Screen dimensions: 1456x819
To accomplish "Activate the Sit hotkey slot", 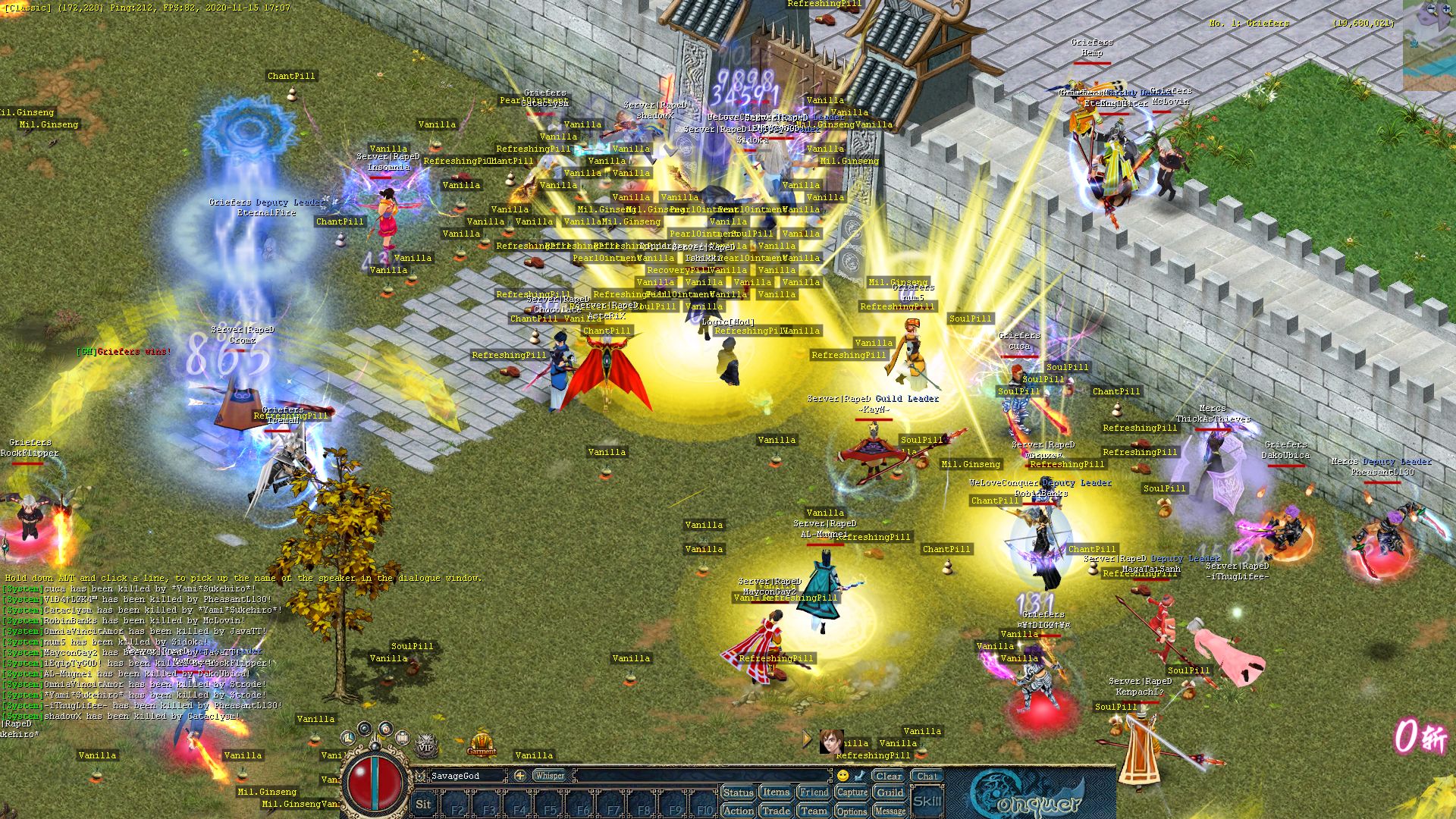I will click(x=423, y=805).
